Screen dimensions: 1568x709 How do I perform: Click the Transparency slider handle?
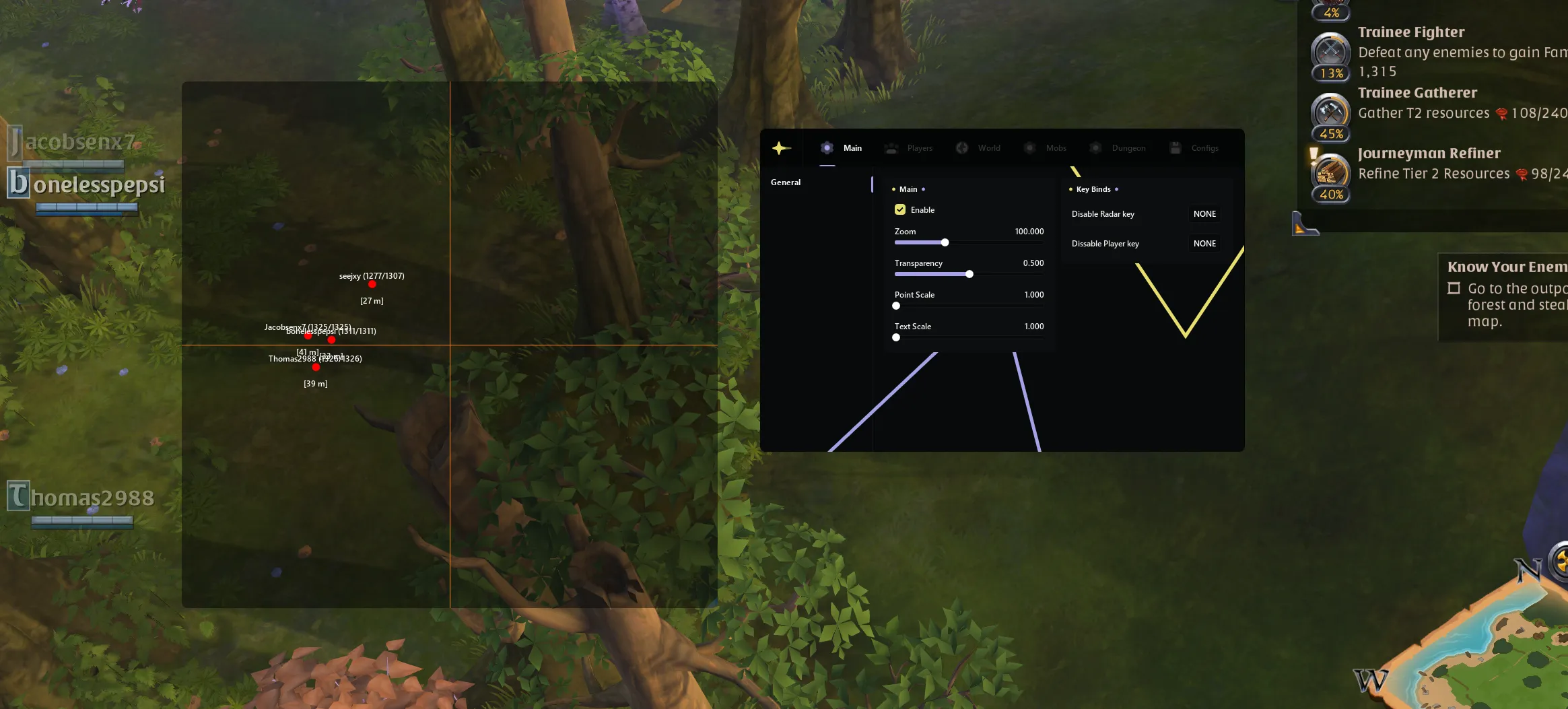tap(969, 274)
